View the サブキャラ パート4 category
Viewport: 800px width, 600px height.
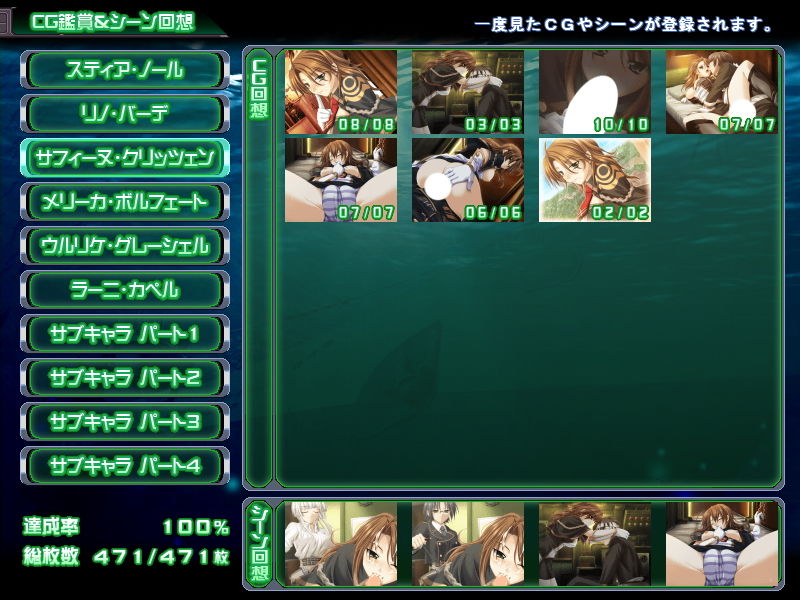click(125, 466)
